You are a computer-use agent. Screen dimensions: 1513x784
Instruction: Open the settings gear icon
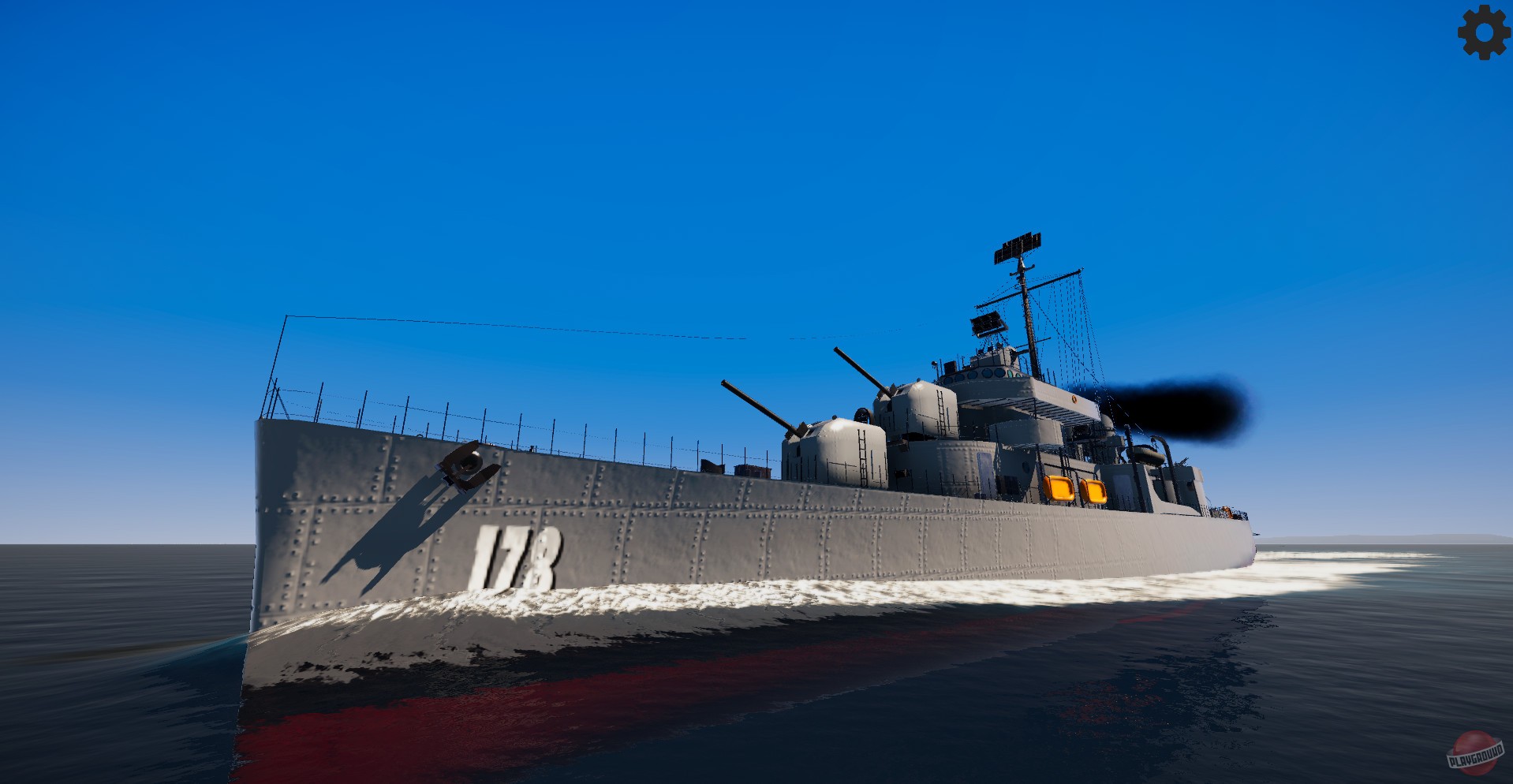(1482, 33)
